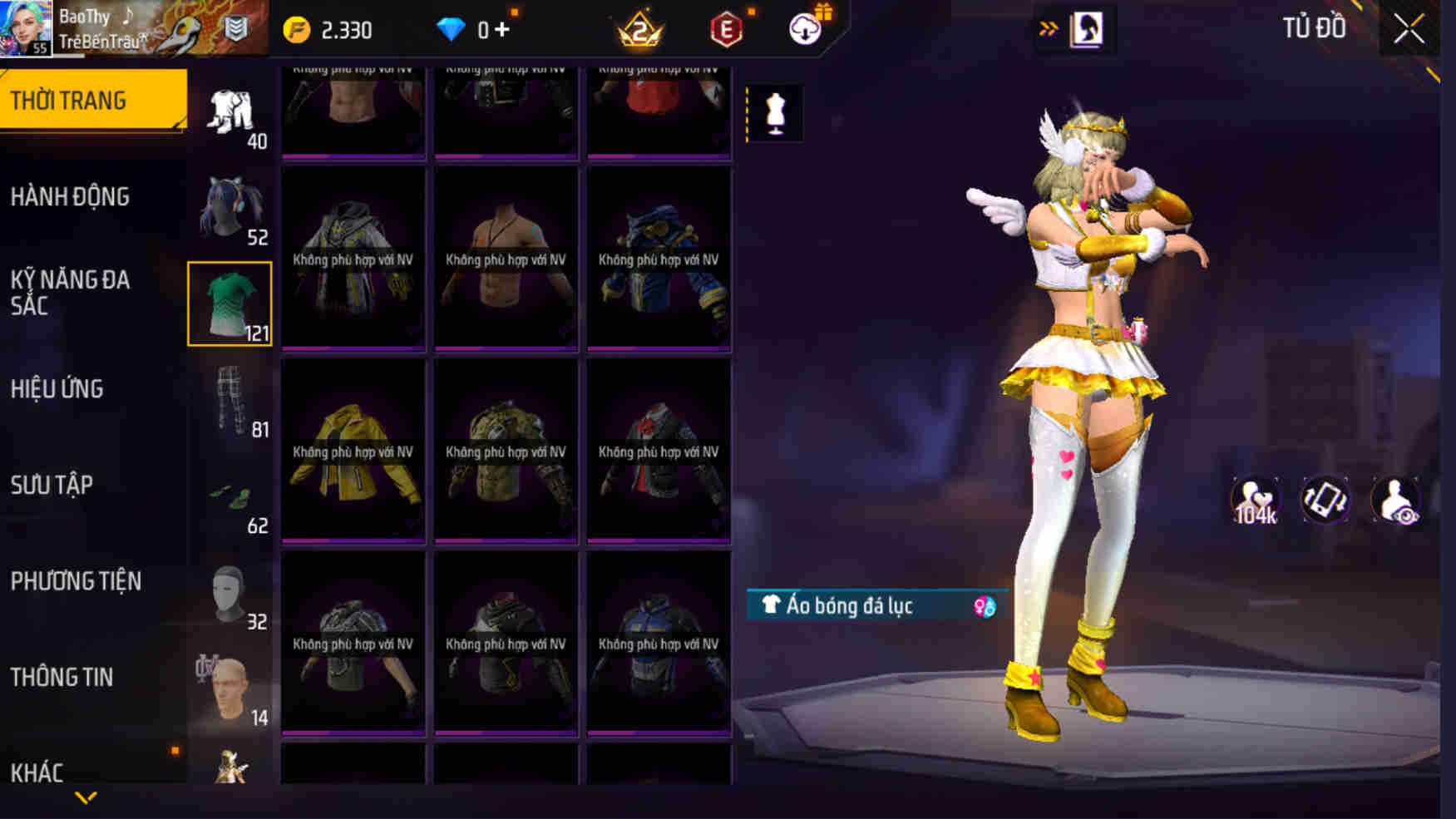
Task: Select the shoes category icon showing 62 items
Action: [230, 495]
